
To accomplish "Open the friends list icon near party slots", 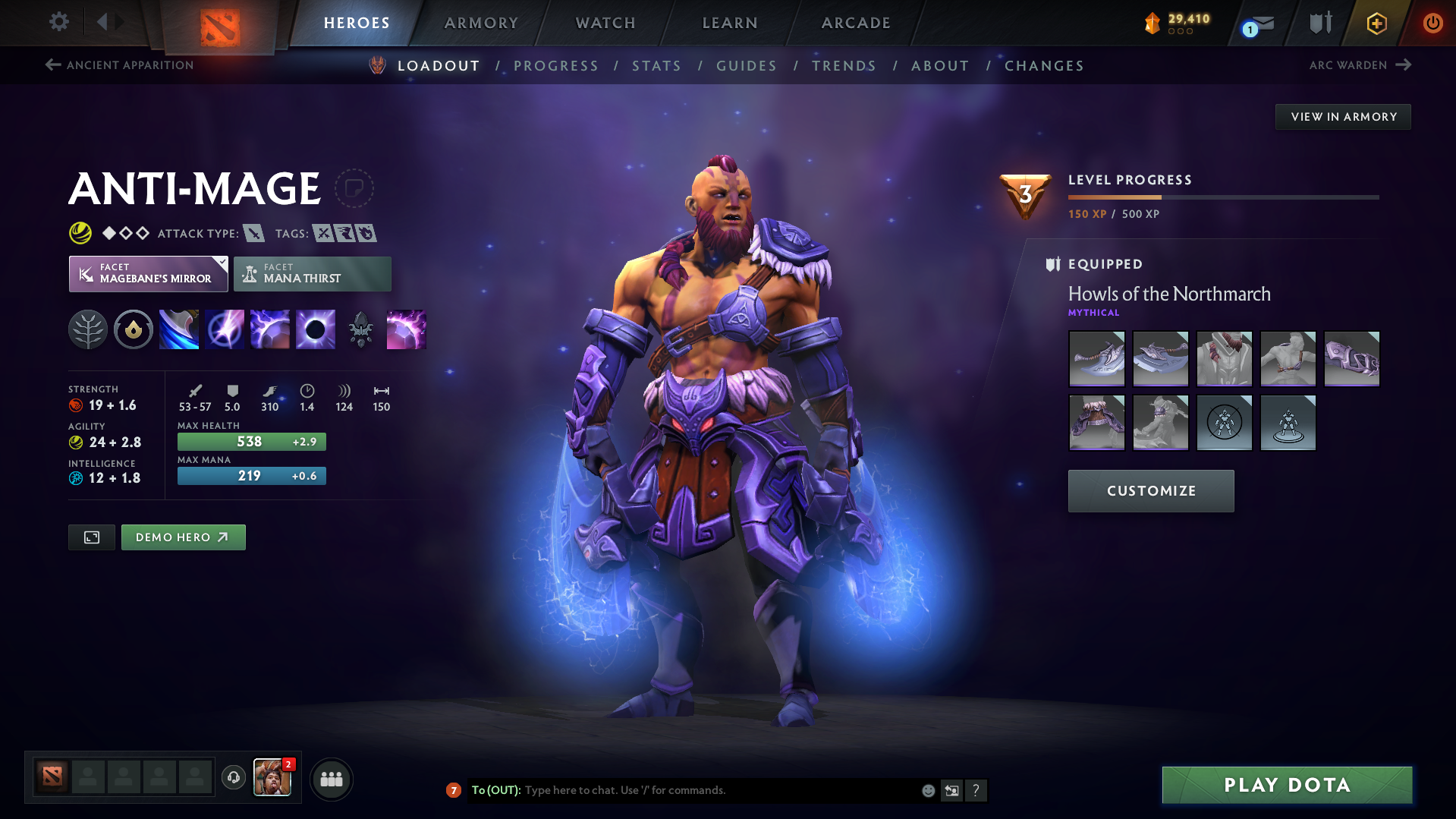I will [331, 779].
